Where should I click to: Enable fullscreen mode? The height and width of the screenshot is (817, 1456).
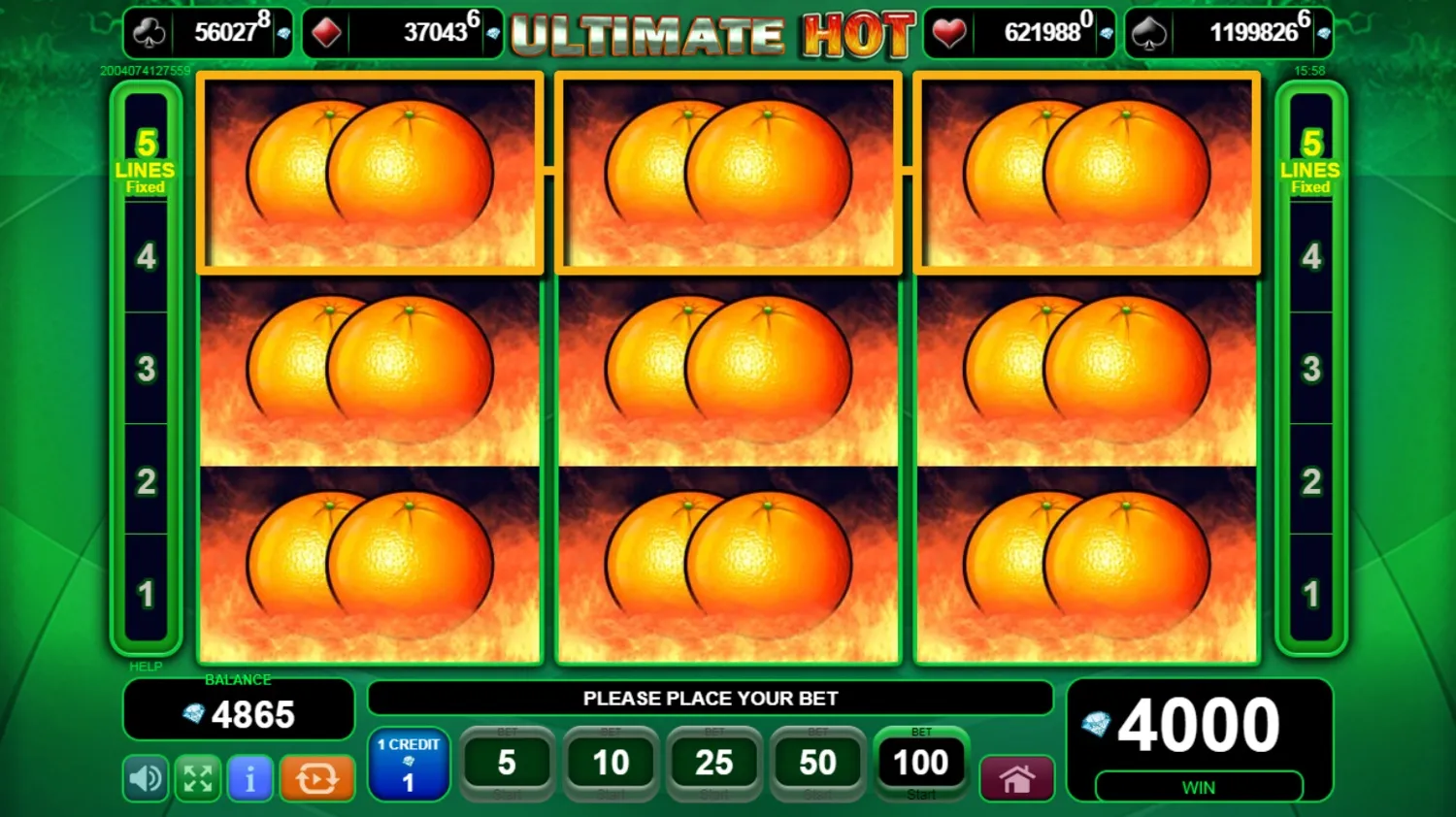[x=197, y=778]
